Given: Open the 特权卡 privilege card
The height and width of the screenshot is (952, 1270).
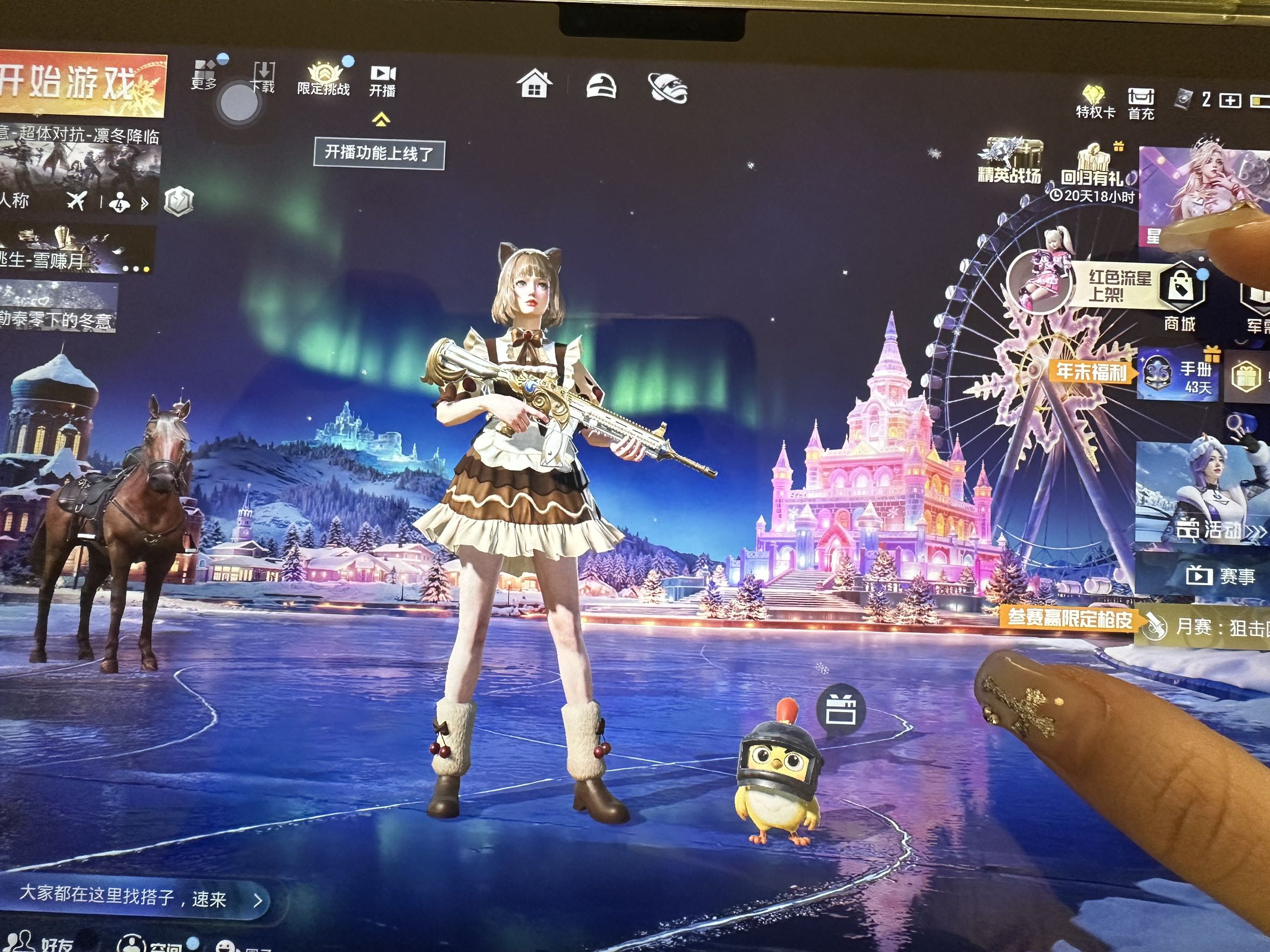Looking at the screenshot, I should click(1095, 102).
